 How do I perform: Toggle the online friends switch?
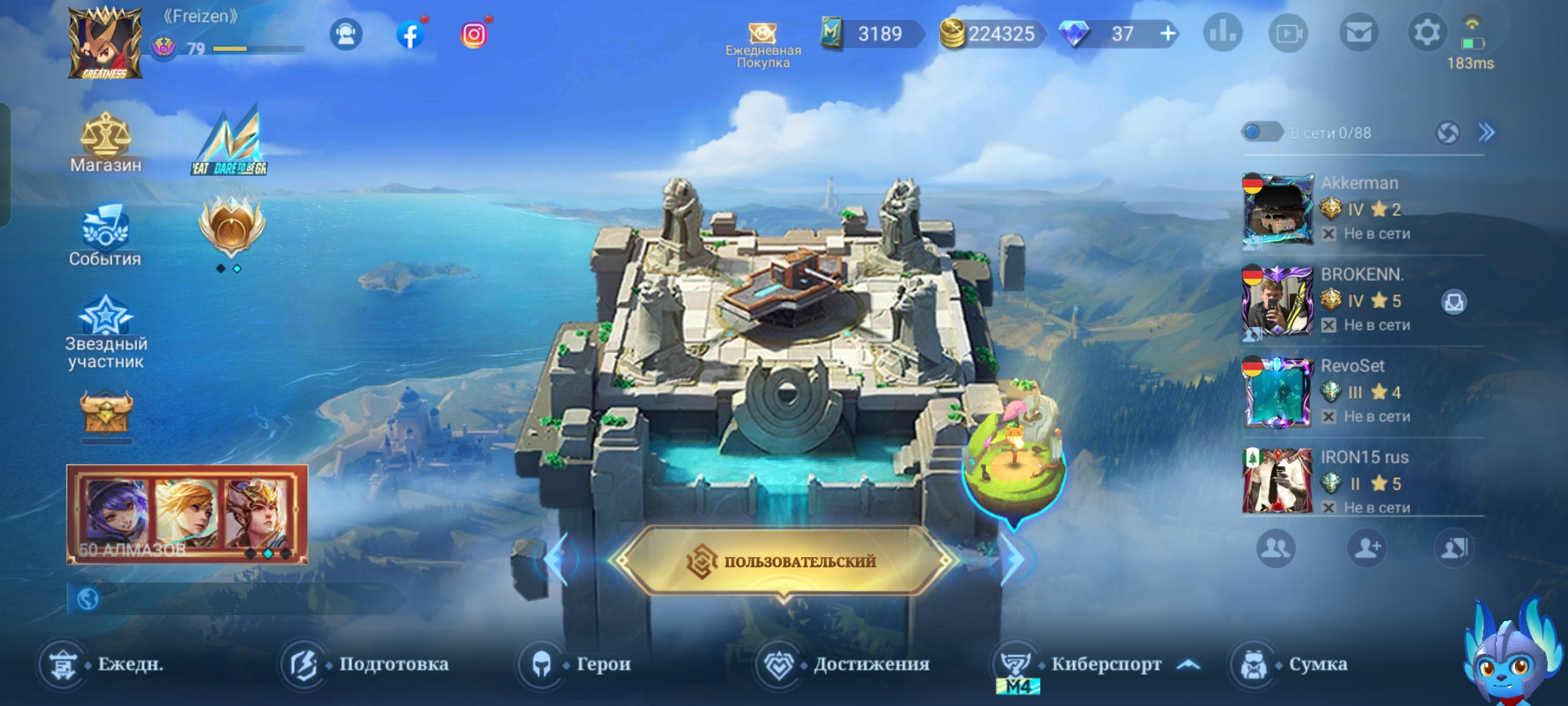coord(1262,133)
